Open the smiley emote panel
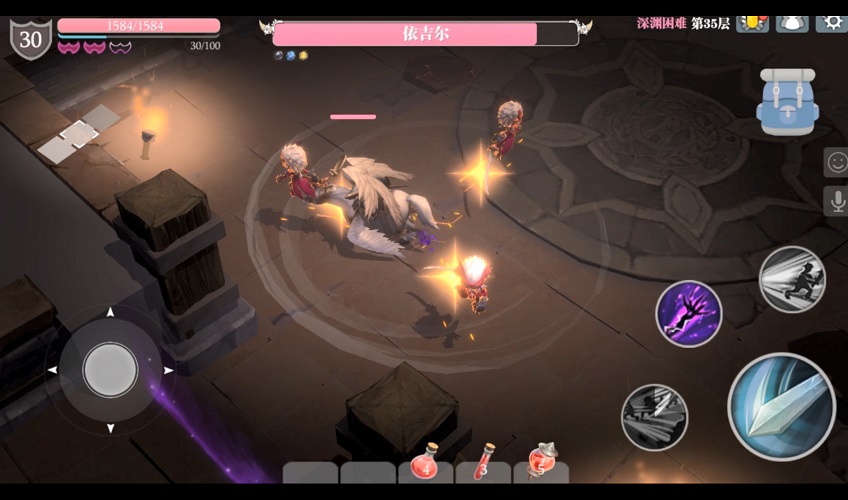848x500 pixels. click(x=836, y=161)
